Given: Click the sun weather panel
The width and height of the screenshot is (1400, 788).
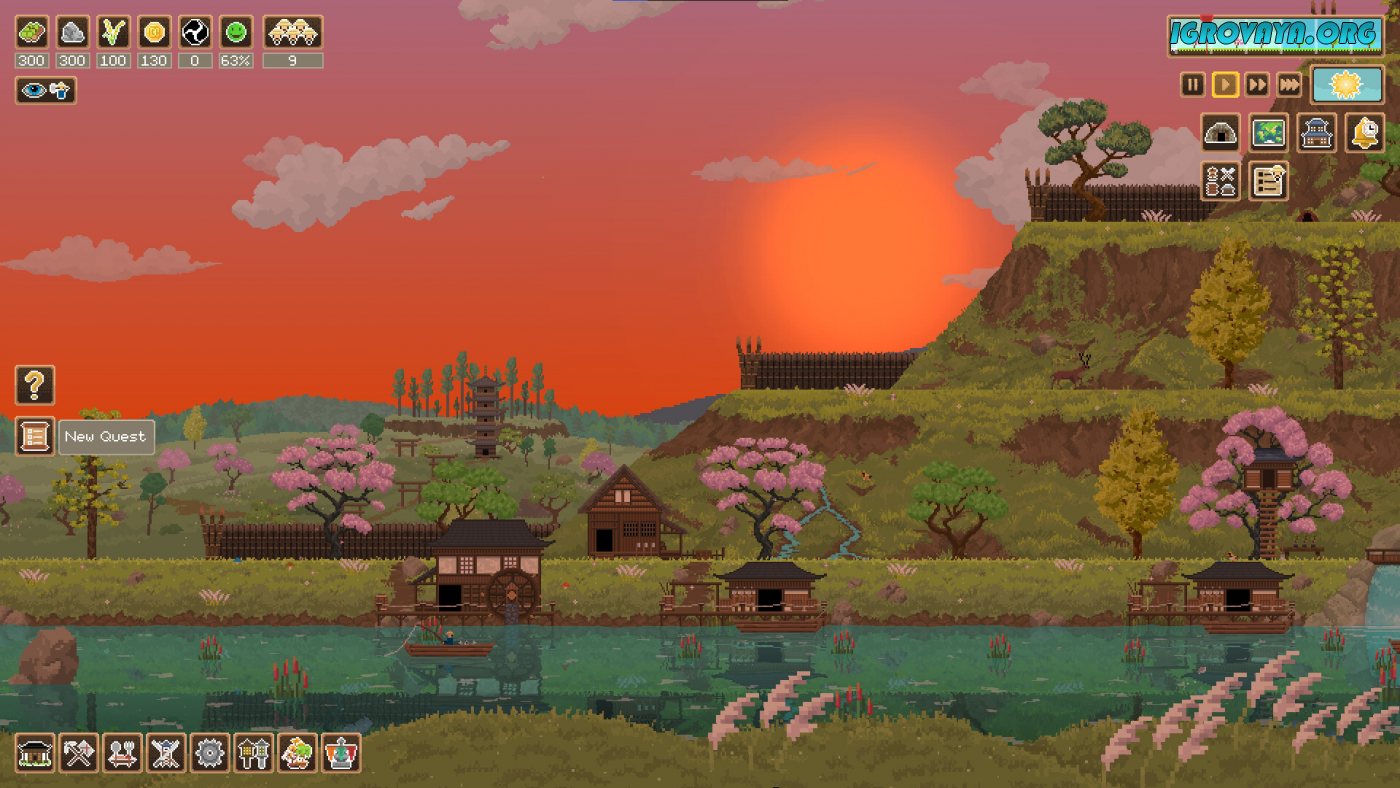Looking at the screenshot, I should 1347,85.
